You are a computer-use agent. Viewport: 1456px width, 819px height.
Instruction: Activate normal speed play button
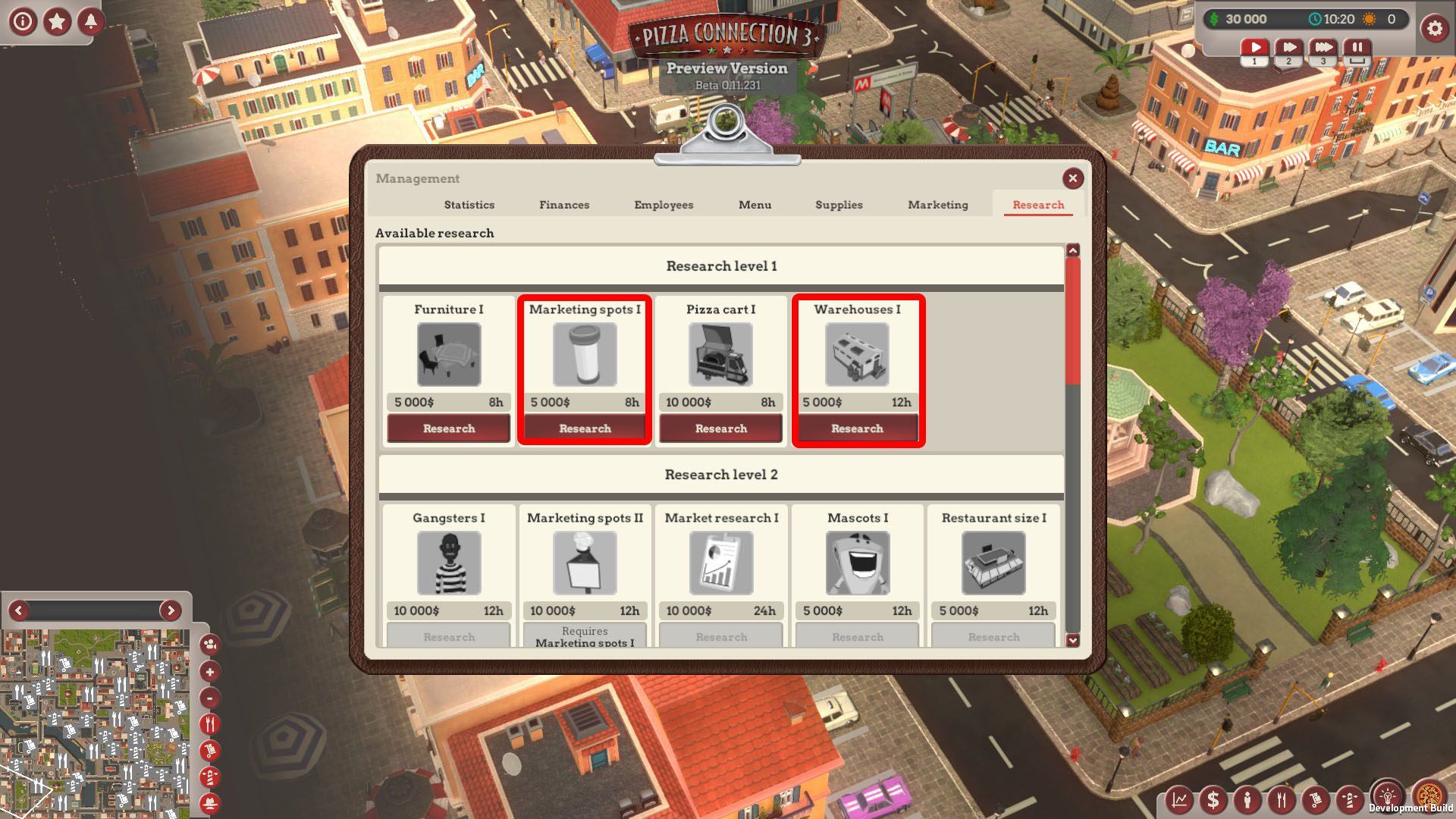(x=1255, y=47)
